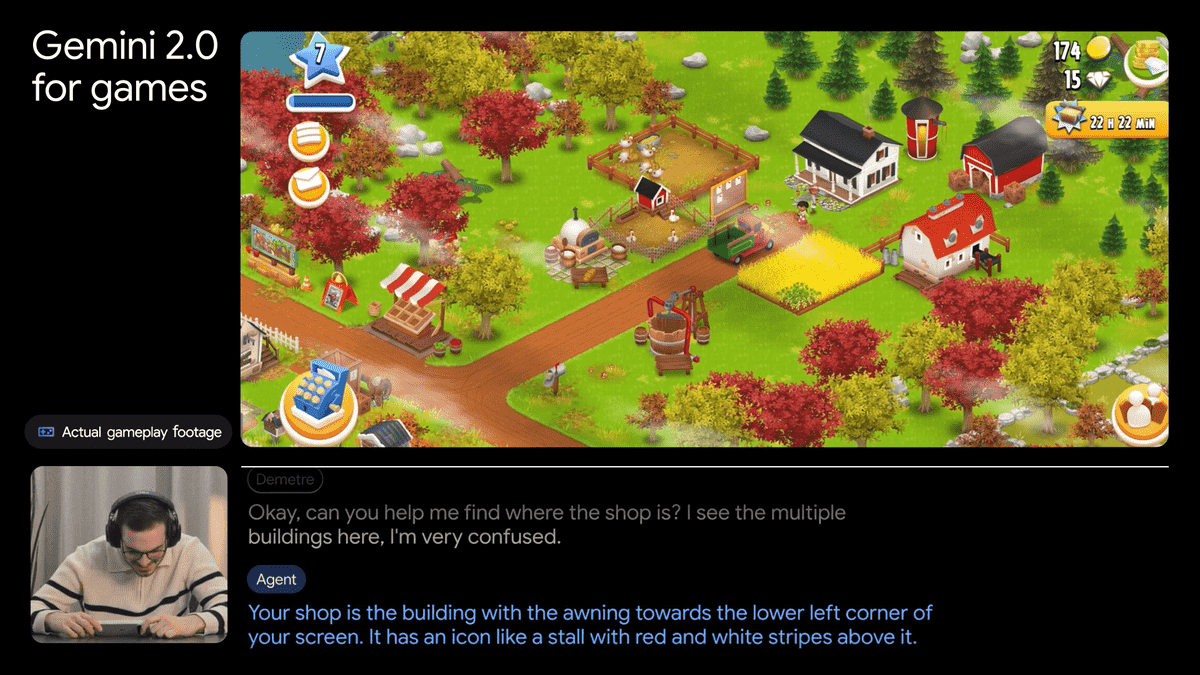Open the friends list button
This screenshot has height=675, width=1200.
[x=1140, y=412]
